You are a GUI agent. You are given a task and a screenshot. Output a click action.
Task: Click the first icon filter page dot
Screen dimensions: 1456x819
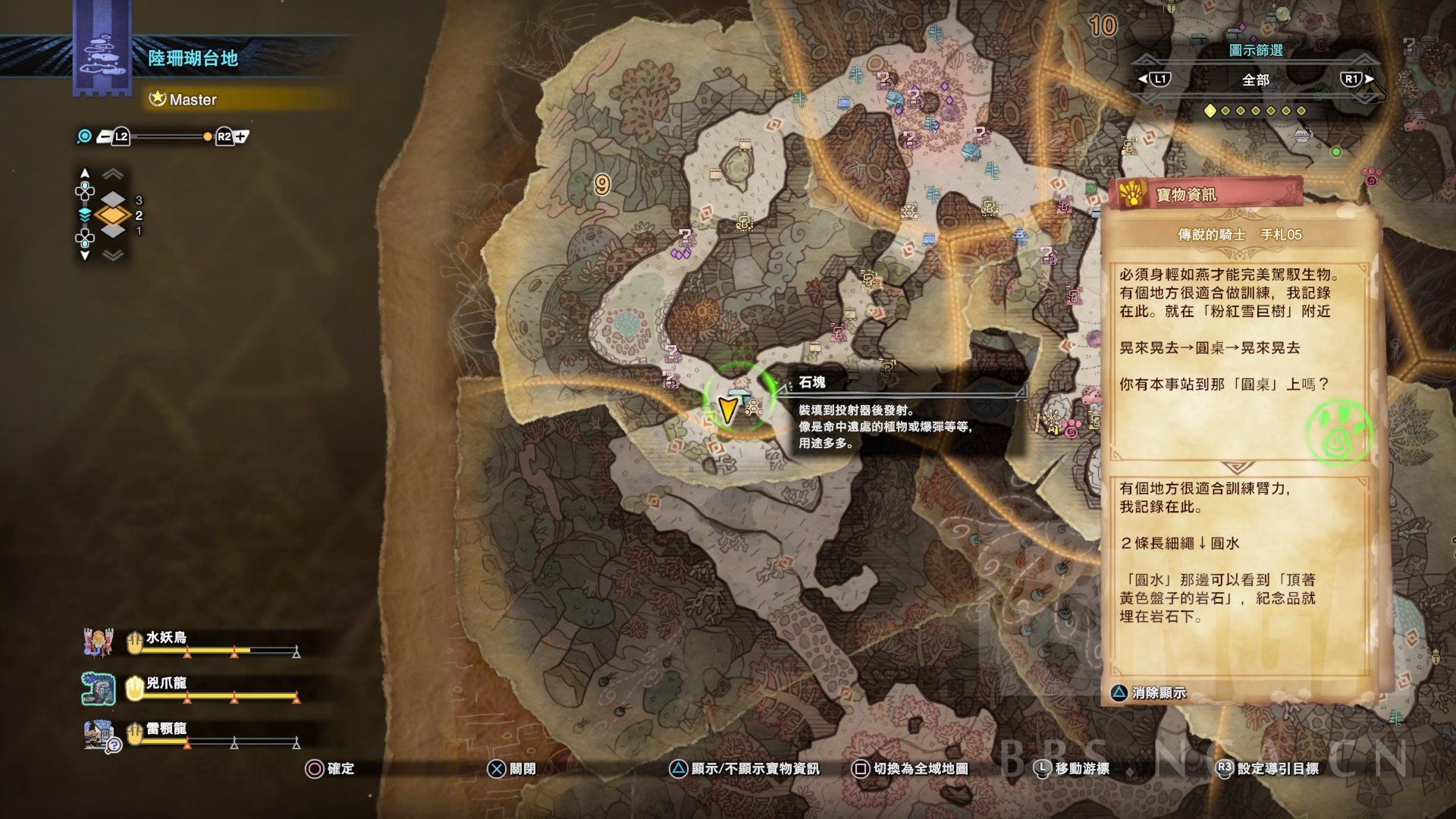1210,111
